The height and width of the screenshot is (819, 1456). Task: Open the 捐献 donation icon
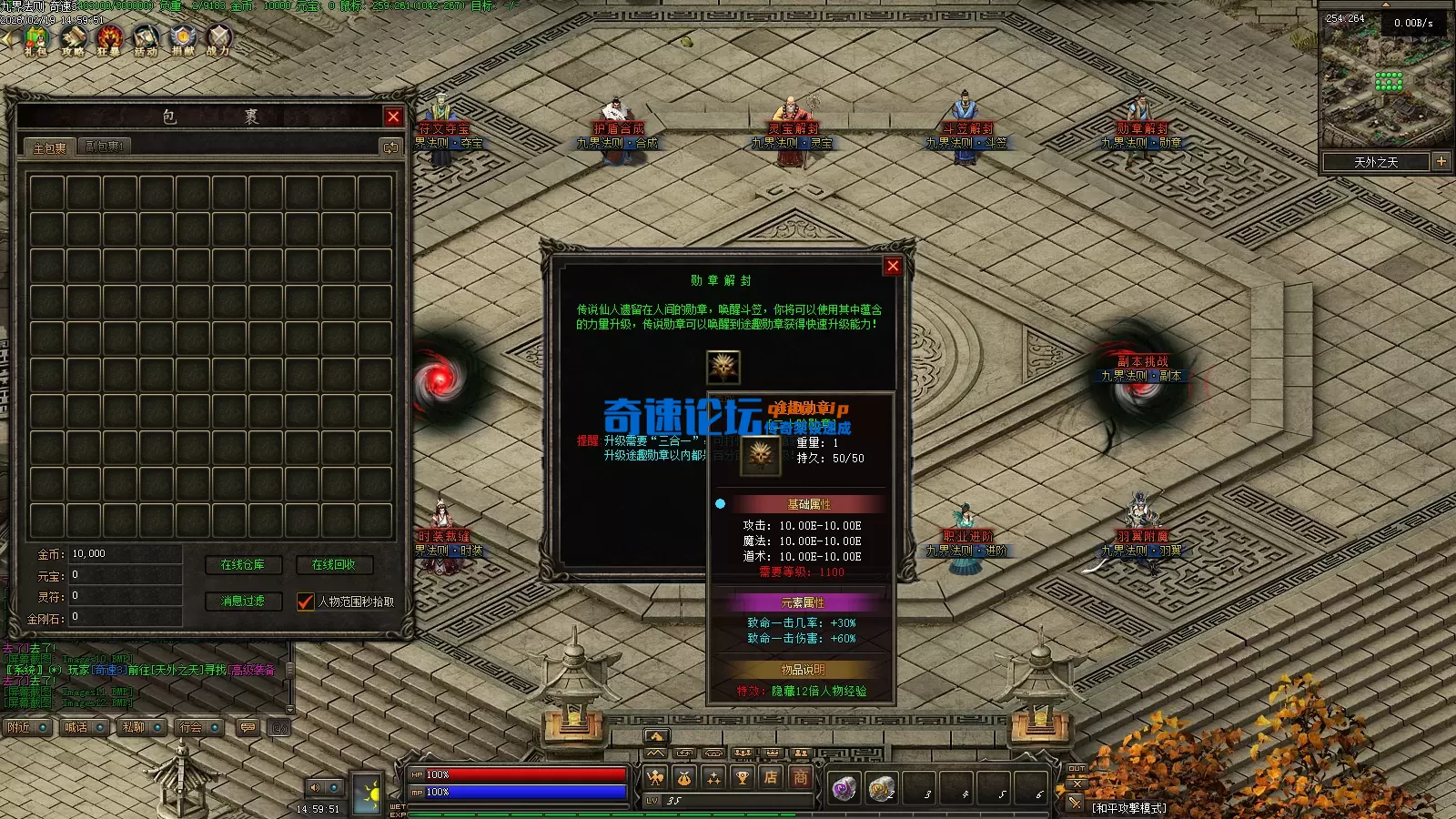183,40
